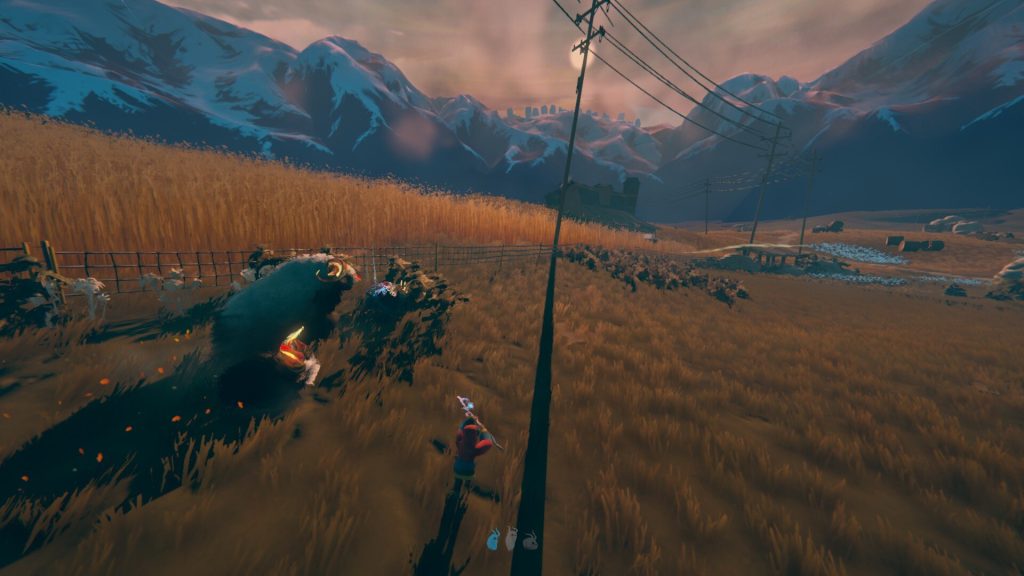1024x576 pixels.
Task: Select the blue creature companion icon
Action: pyautogui.click(x=493, y=540)
